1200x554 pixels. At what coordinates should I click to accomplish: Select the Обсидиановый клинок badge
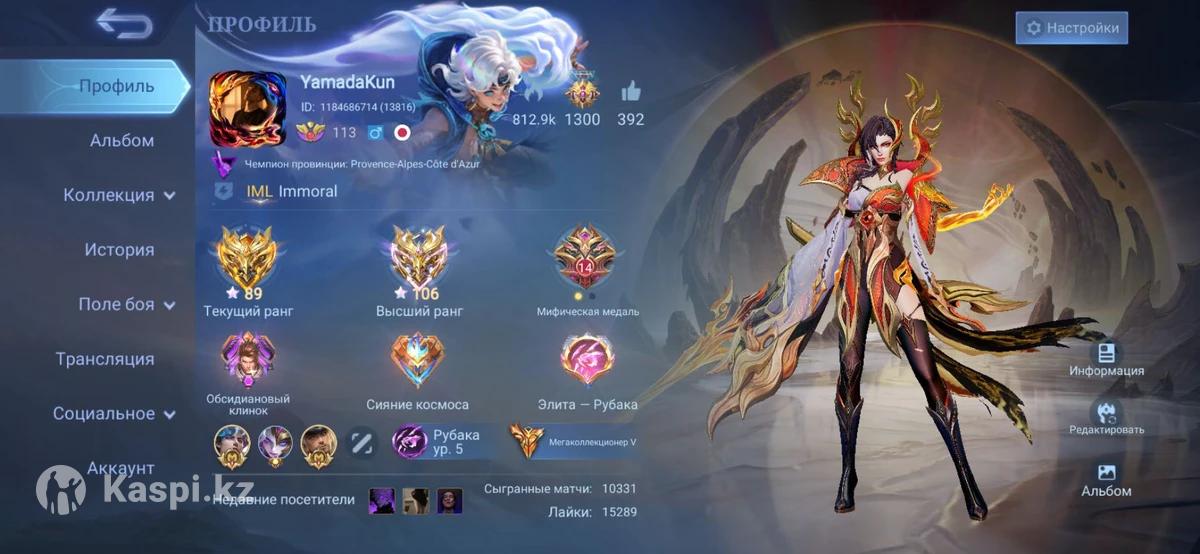[x=248, y=360]
